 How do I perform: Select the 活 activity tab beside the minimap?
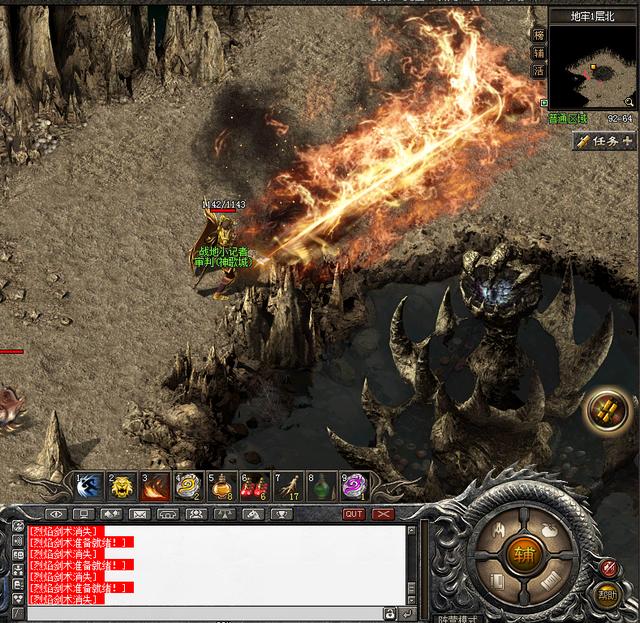pos(538,71)
